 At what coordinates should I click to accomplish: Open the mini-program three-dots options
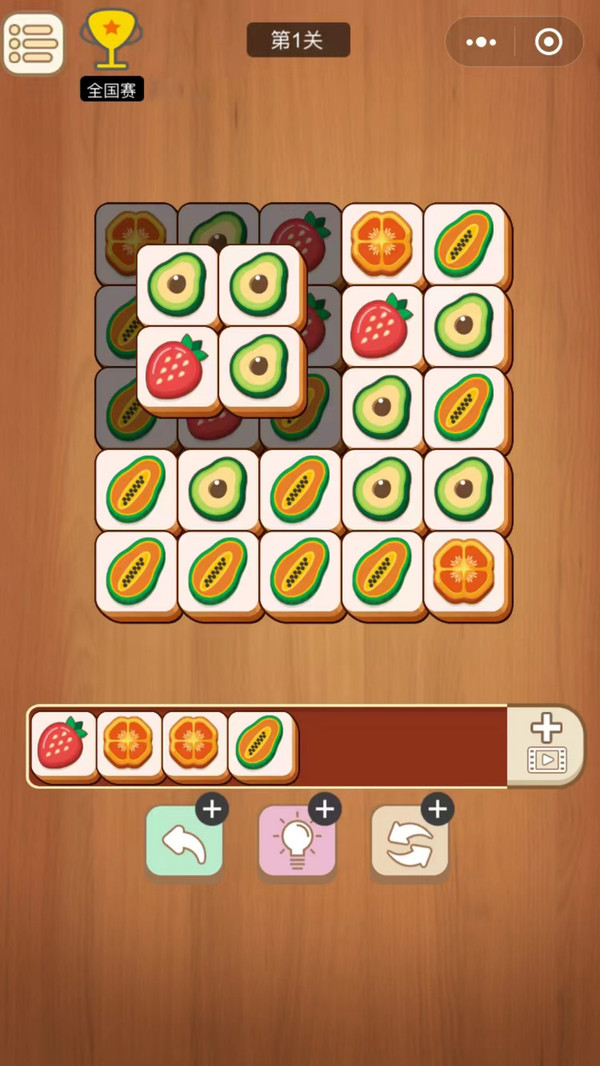481,42
